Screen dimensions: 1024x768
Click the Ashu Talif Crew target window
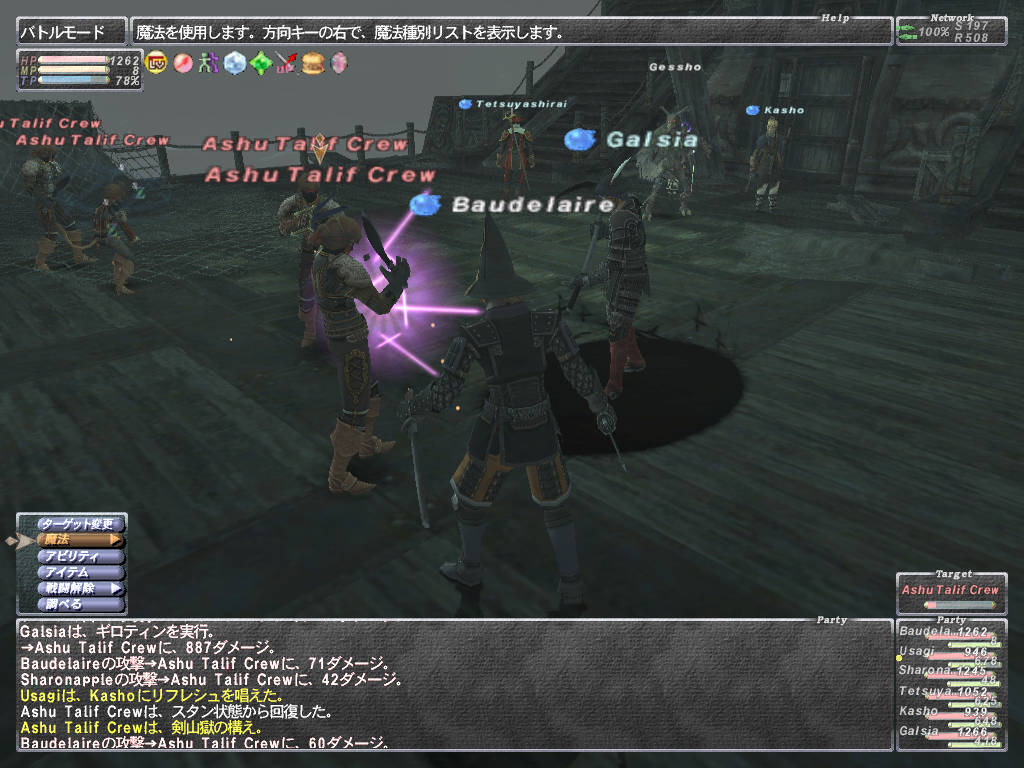tap(950, 592)
